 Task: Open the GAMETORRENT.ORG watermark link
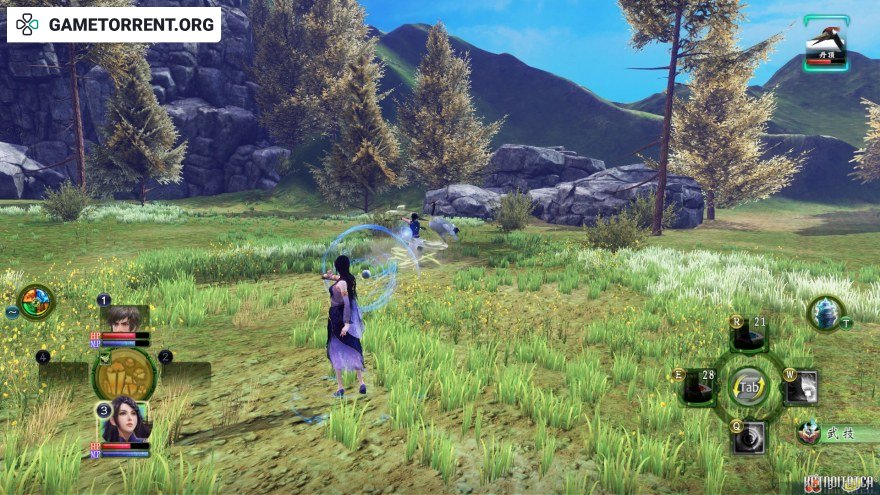[114, 25]
